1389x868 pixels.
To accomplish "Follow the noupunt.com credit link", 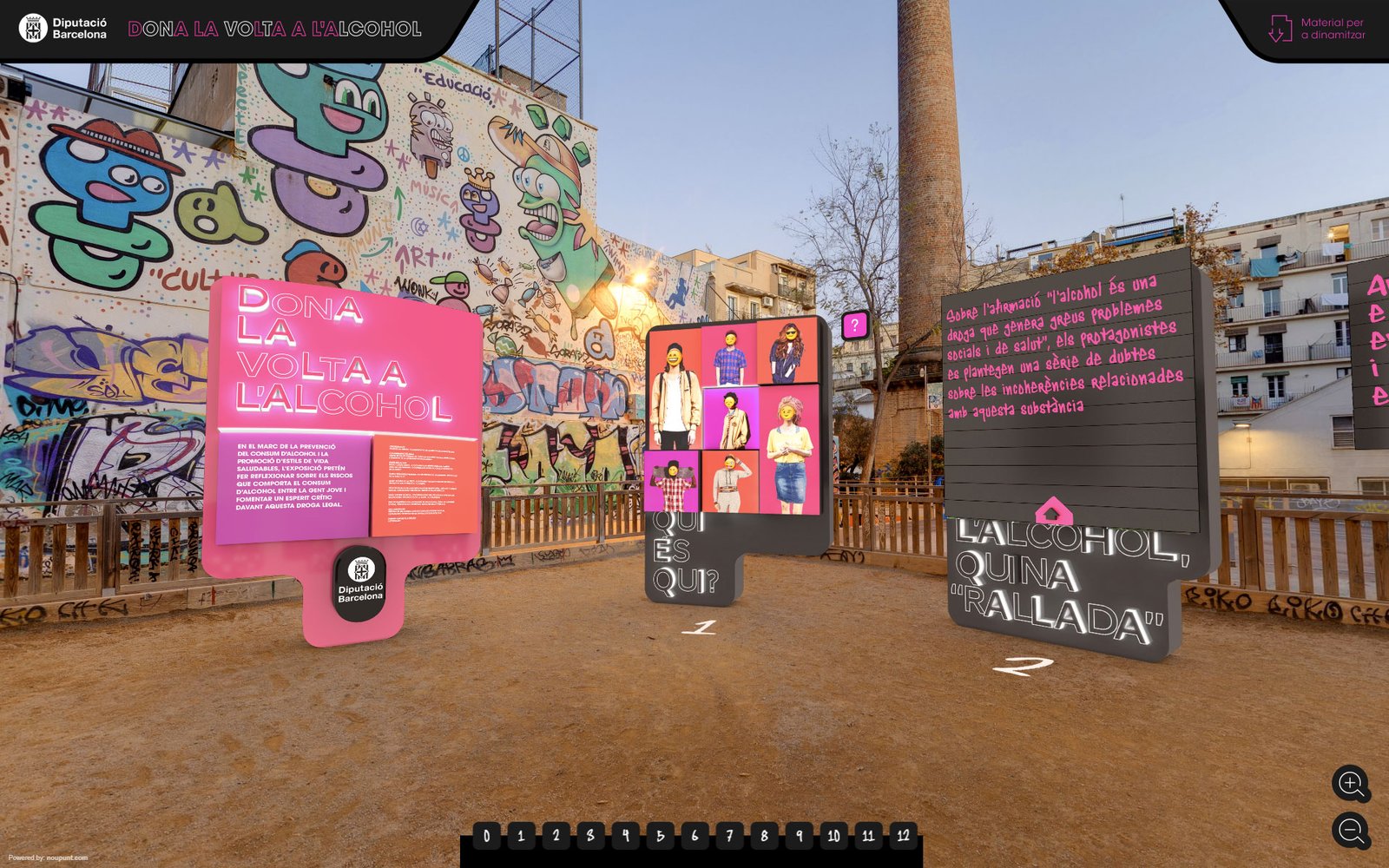I will [67, 858].
